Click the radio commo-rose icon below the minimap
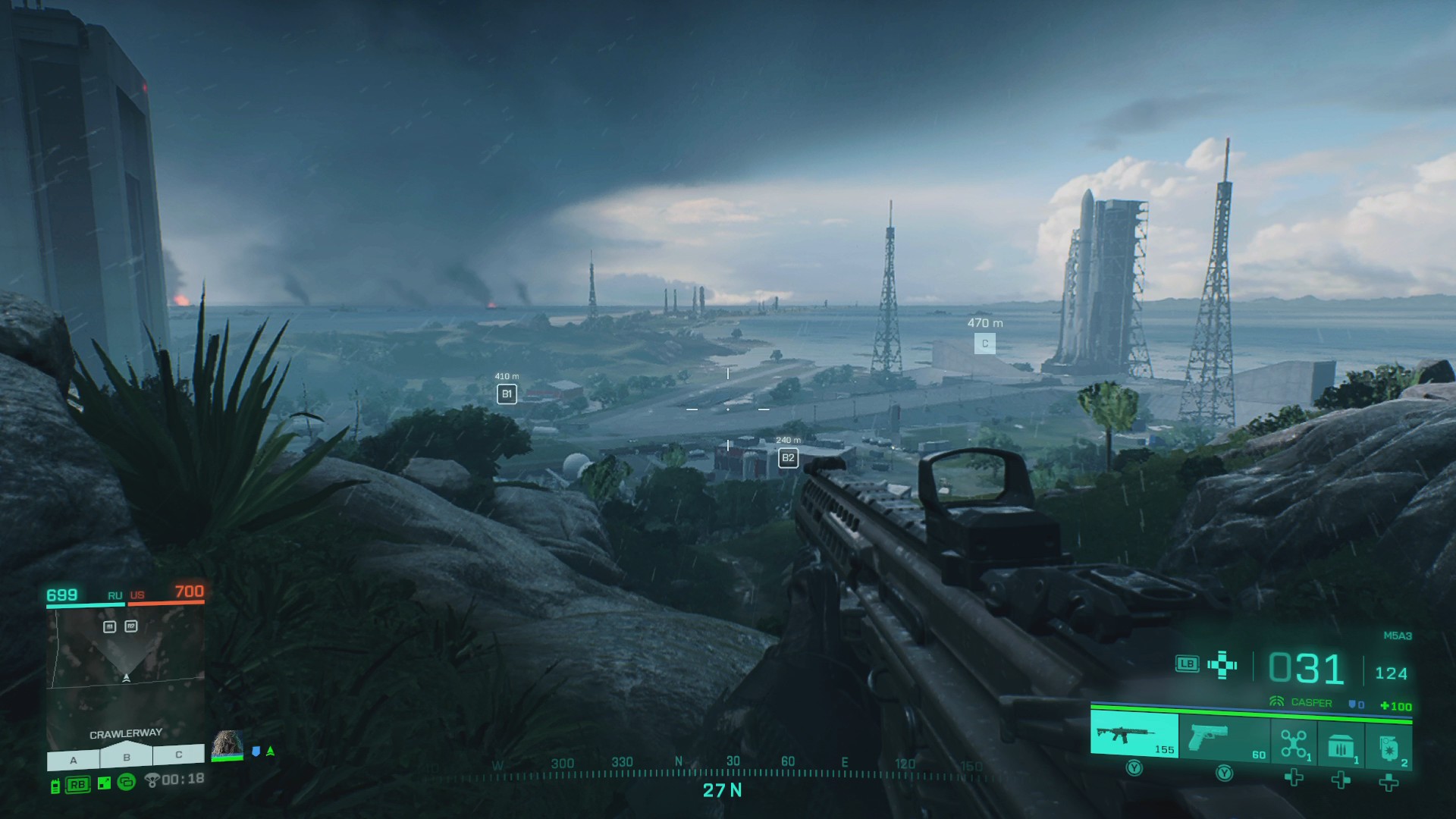 click(x=56, y=786)
